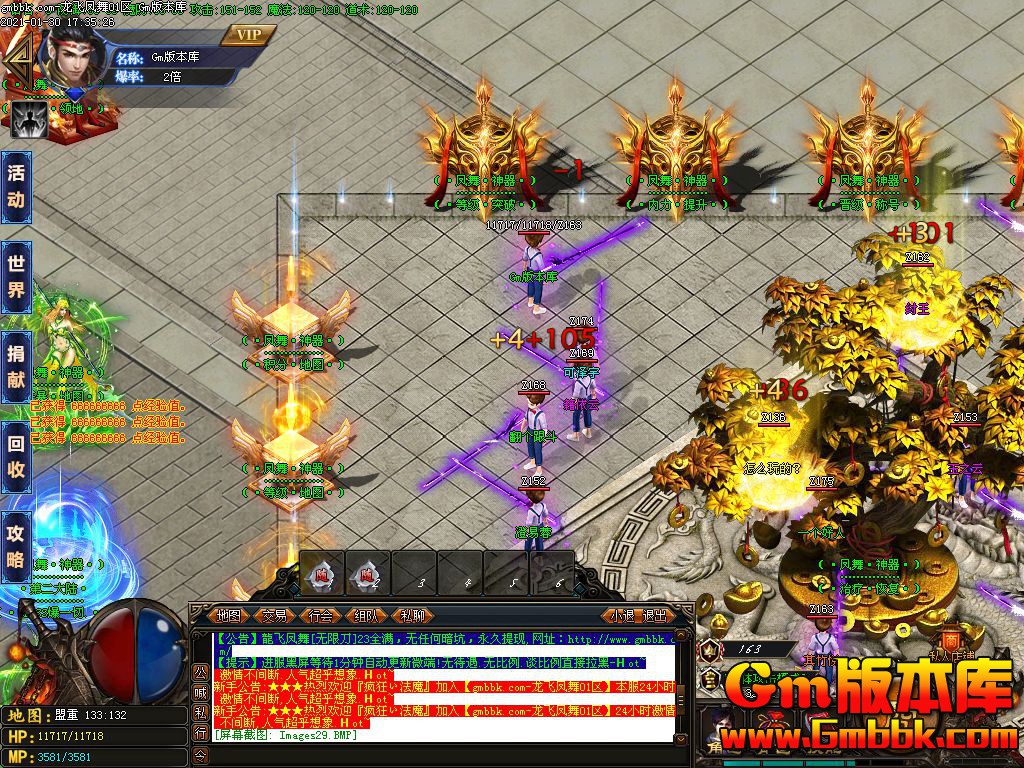This screenshot has height=768, width=1024.
Task: Open the 组队 team button
Action: pos(366,616)
